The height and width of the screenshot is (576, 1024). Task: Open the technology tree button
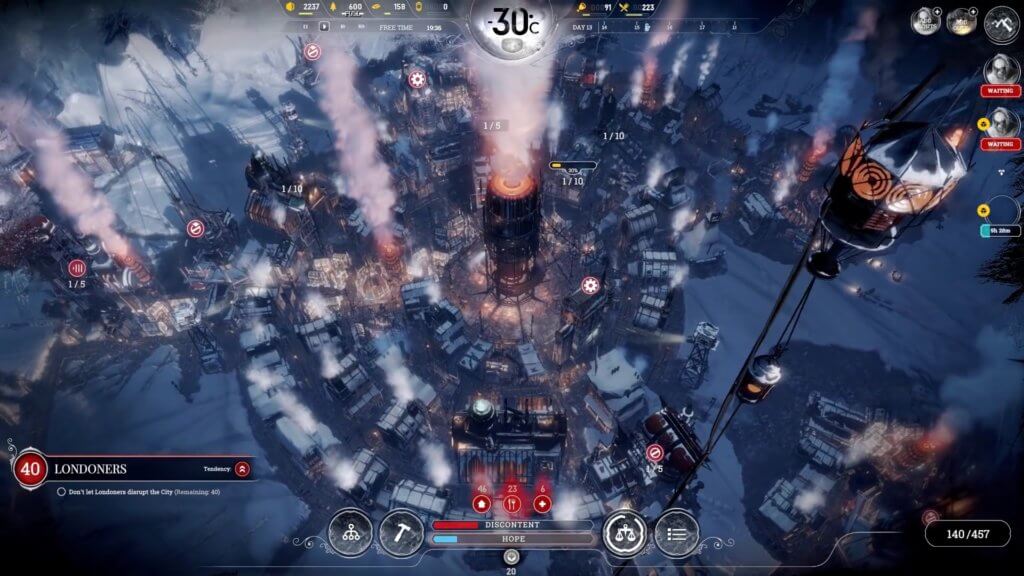pyautogui.click(x=350, y=533)
